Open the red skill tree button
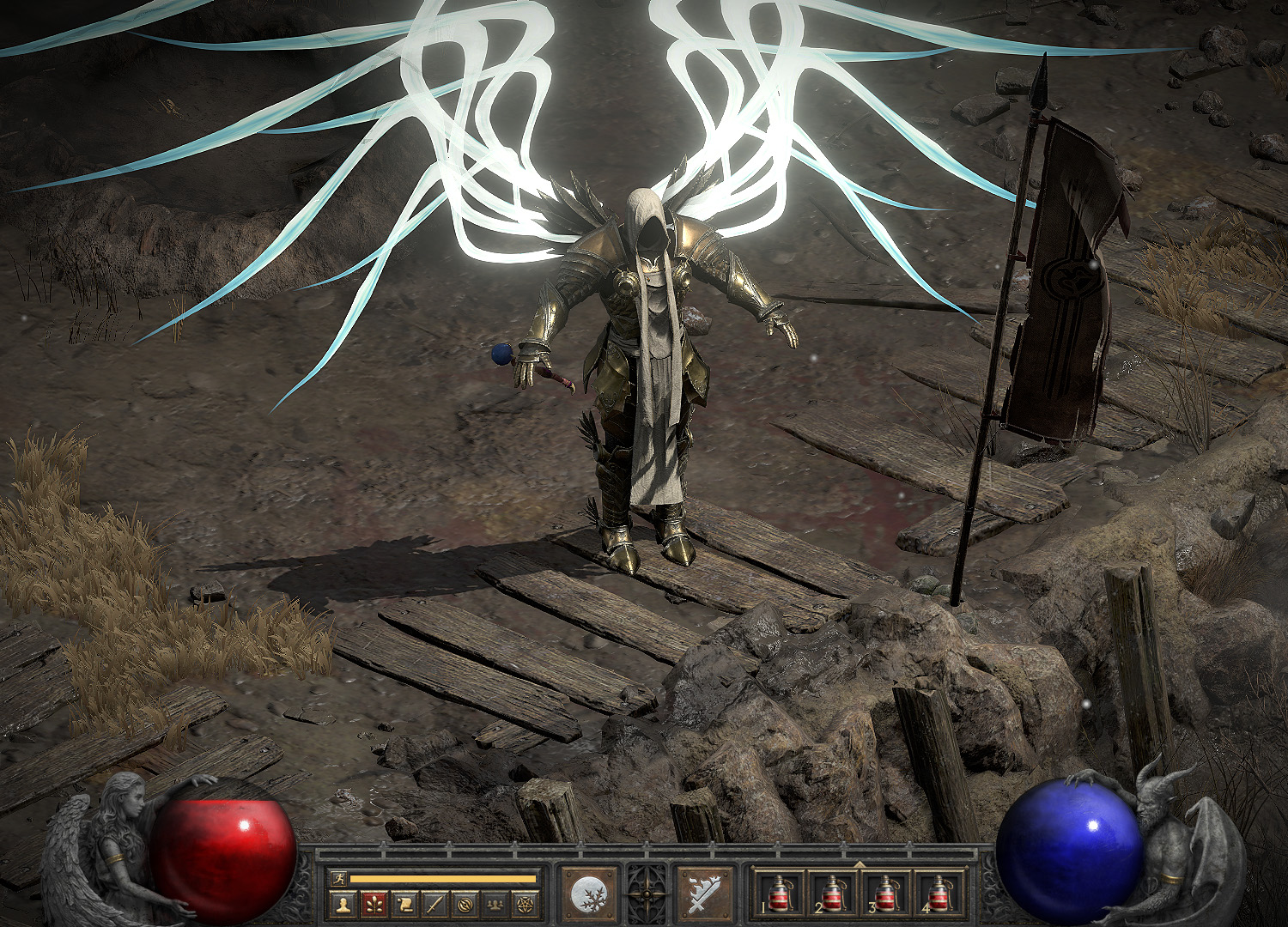This screenshot has height=927, width=1288. (x=374, y=904)
